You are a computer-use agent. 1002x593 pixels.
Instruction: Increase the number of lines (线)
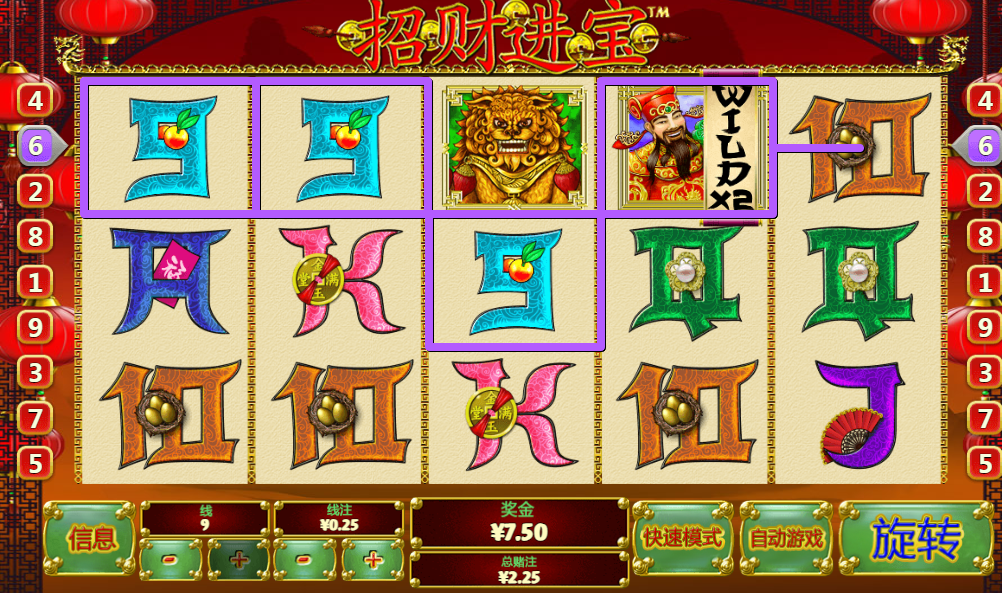(238, 560)
